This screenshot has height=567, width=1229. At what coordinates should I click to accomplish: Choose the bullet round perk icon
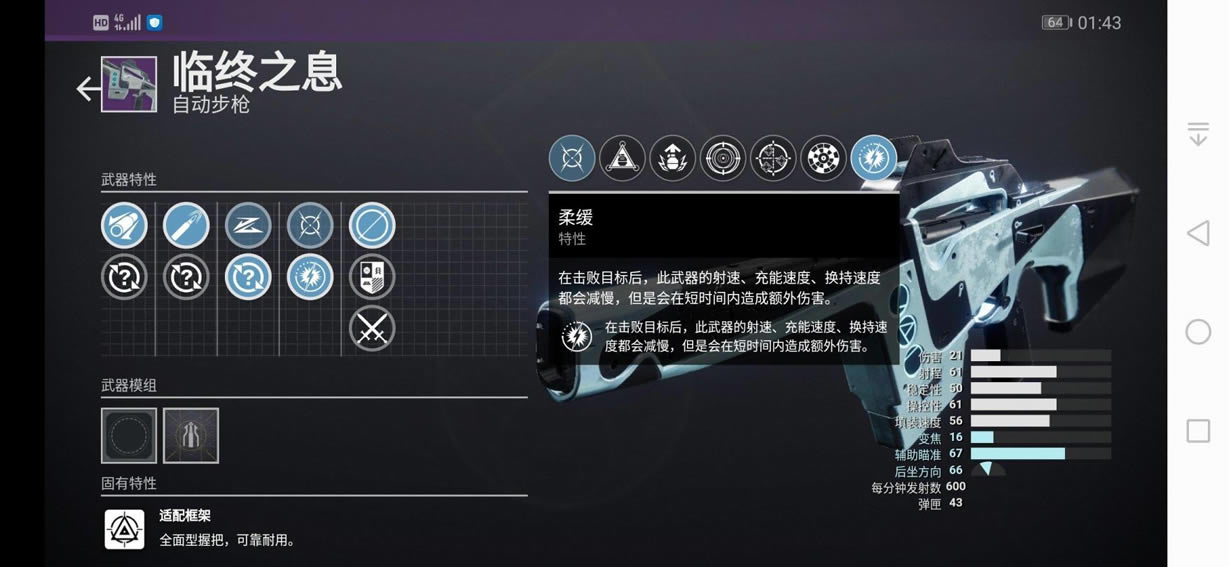coord(186,226)
